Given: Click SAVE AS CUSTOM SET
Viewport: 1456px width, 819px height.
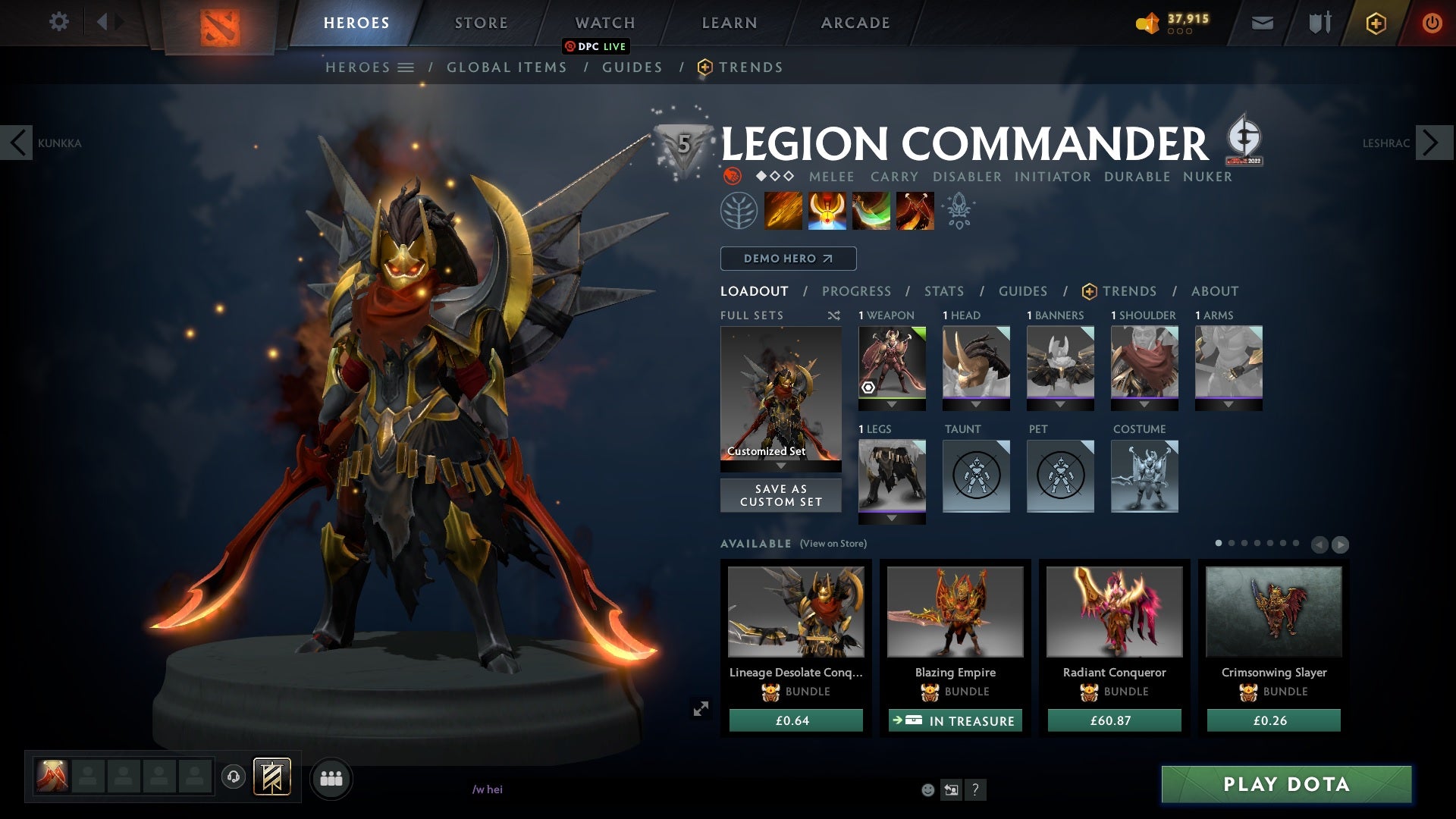Looking at the screenshot, I should [x=780, y=494].
